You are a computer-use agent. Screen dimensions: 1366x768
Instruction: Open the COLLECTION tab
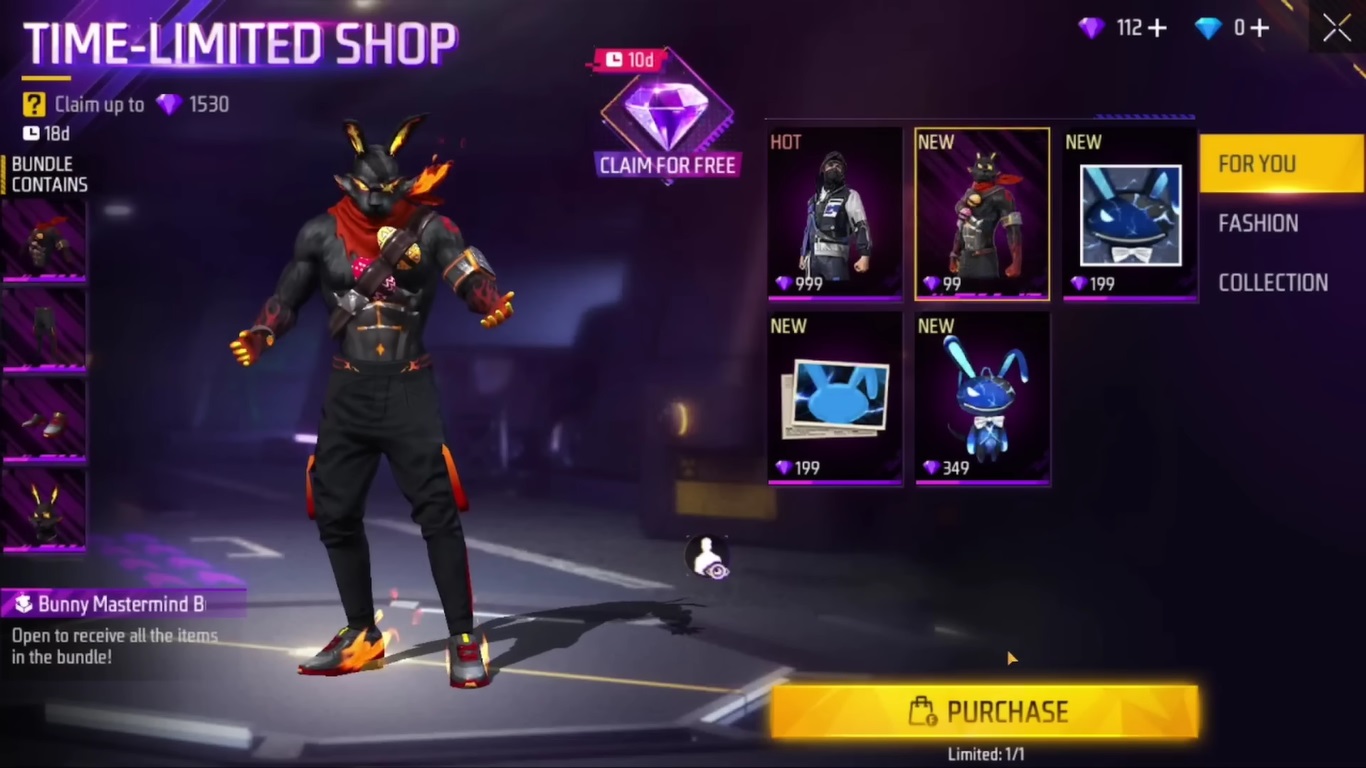pyautogui.click(x=1272, y=282)
